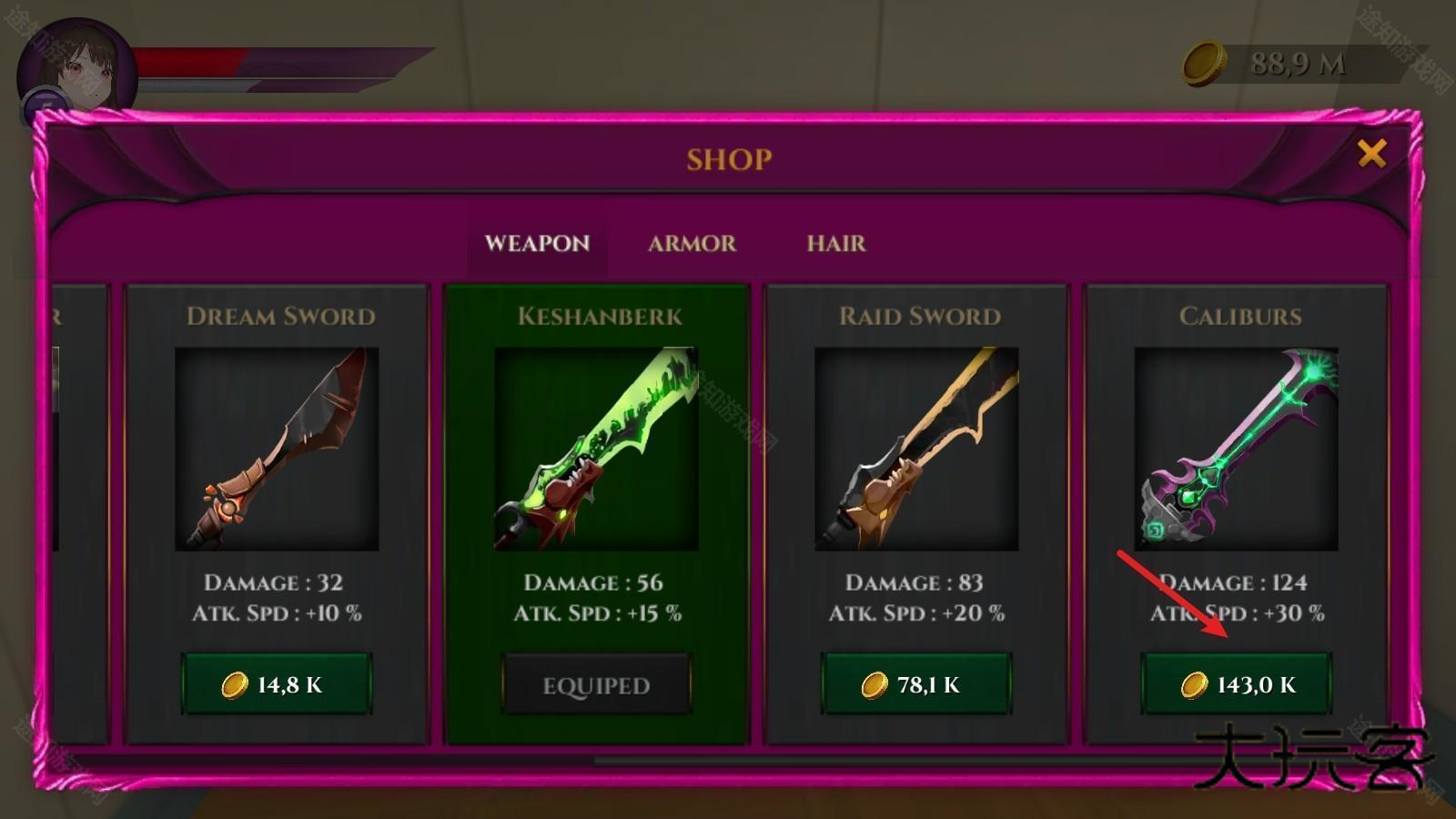Viewport: 1456px width, 819px height.
Task: Open the Hair tab
Action: (x=835, y=244)
